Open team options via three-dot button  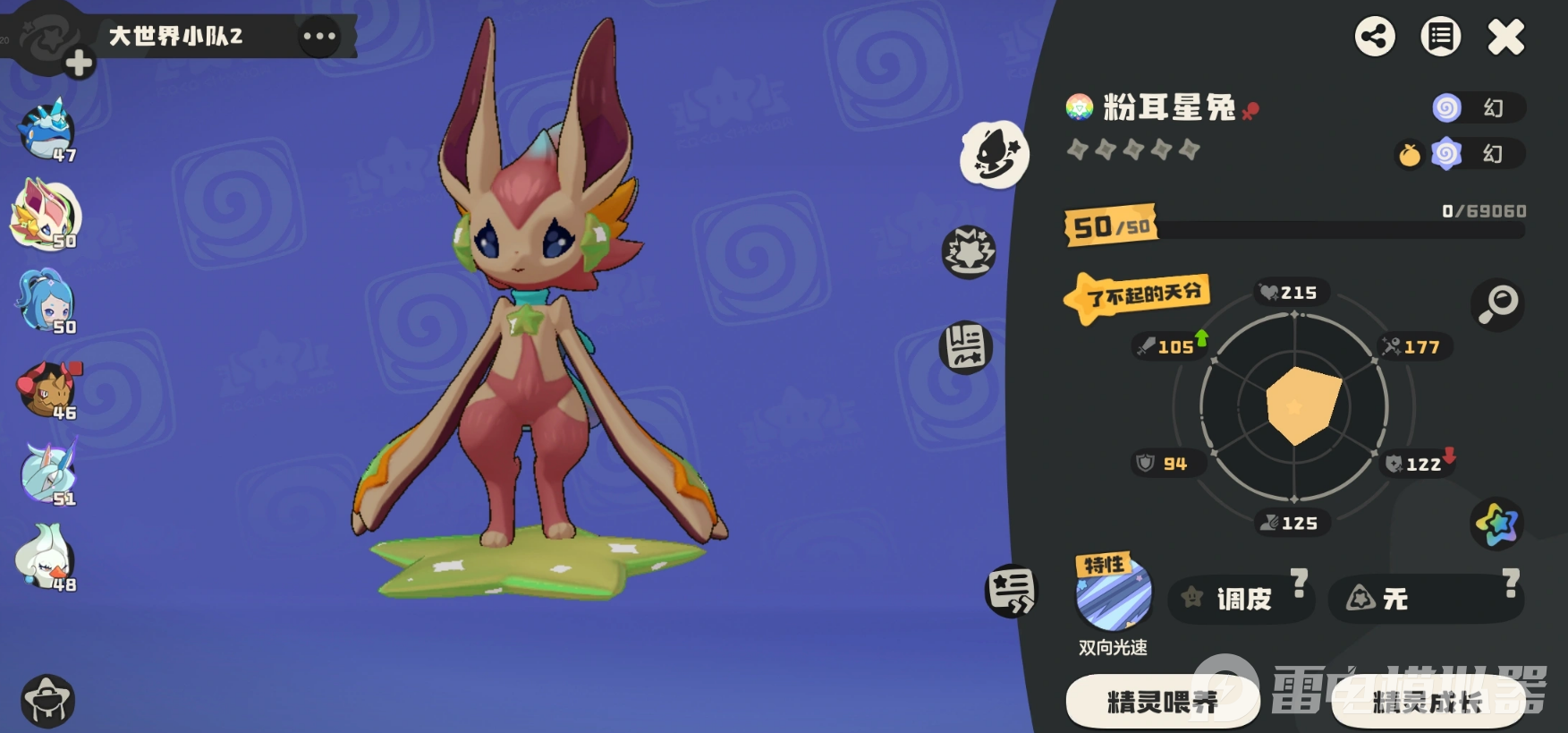[x=319, y=37]
